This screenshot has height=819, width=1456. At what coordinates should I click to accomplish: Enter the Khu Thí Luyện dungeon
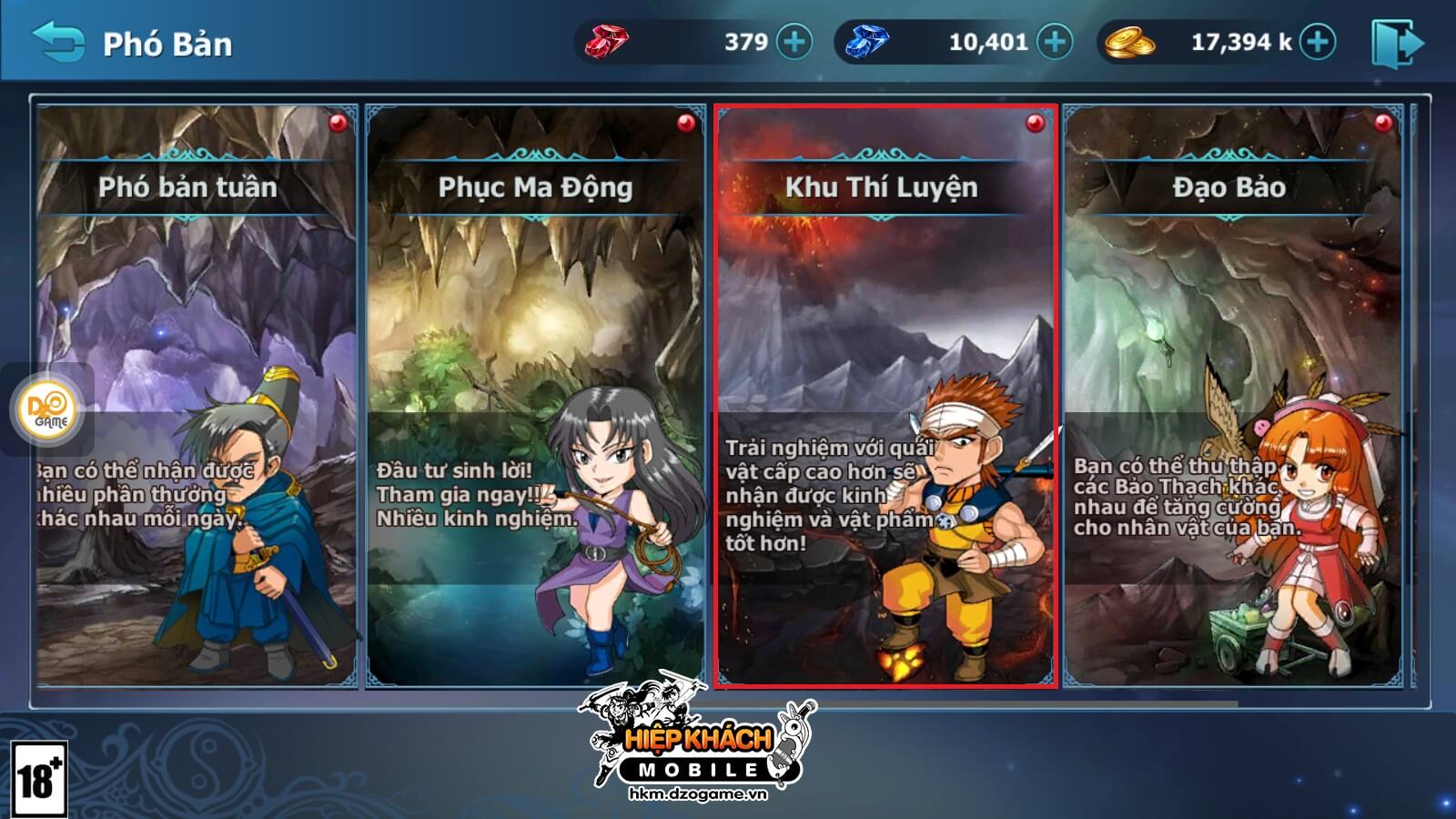885,396
